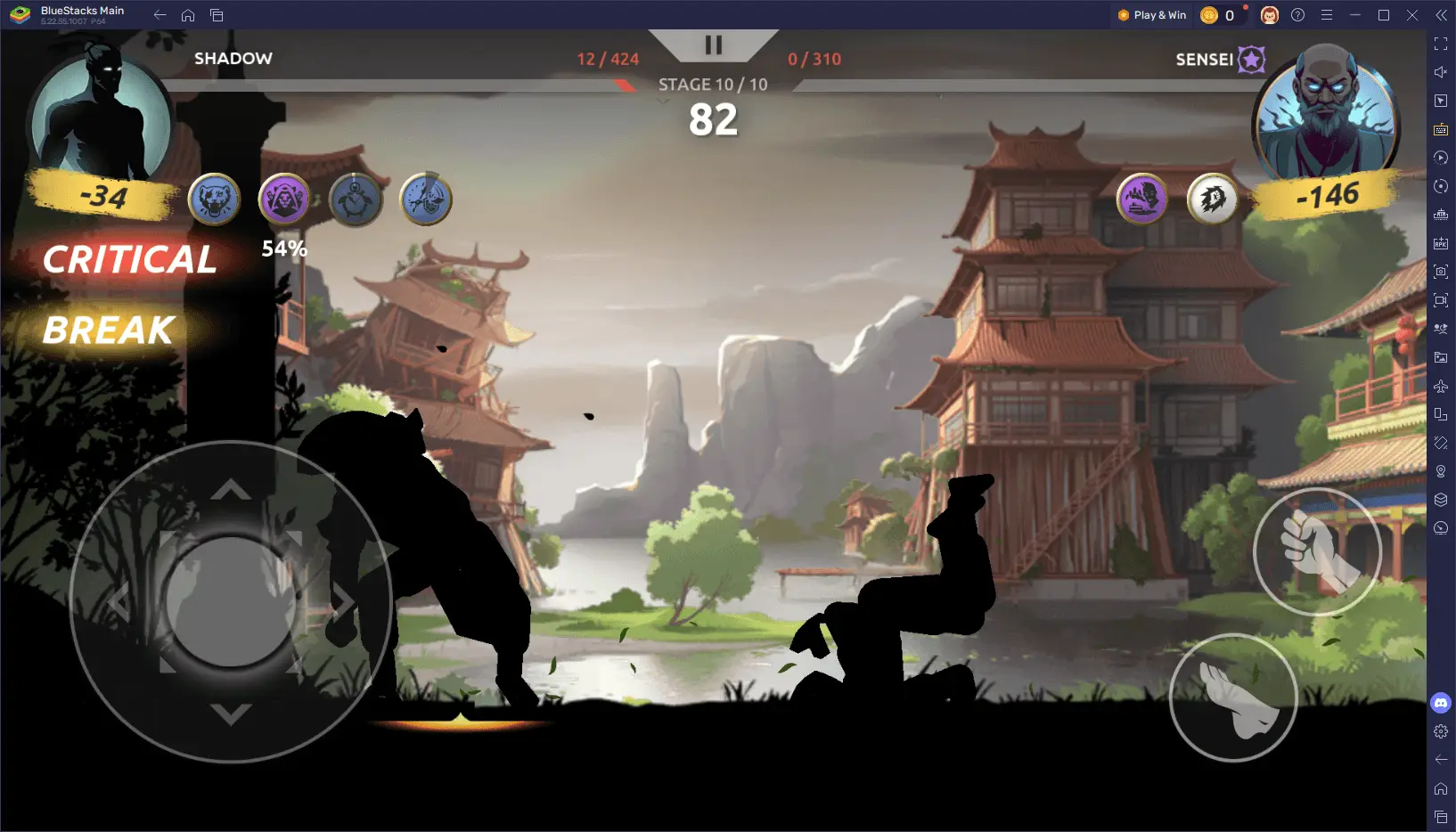Click Play & Win in the title bar
The height and width of the screenshot is (832, 1456).
(x=1151, y=14)
